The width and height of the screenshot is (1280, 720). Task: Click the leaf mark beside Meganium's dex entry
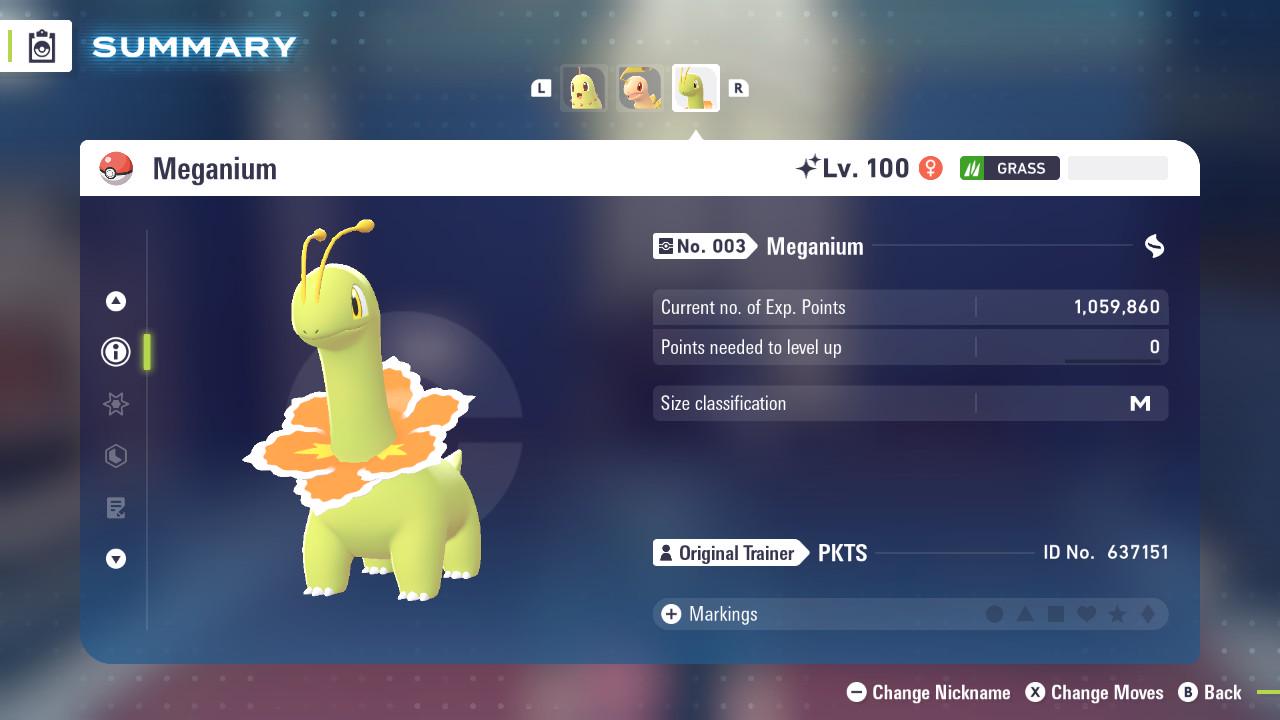[x=1154, y=245]
